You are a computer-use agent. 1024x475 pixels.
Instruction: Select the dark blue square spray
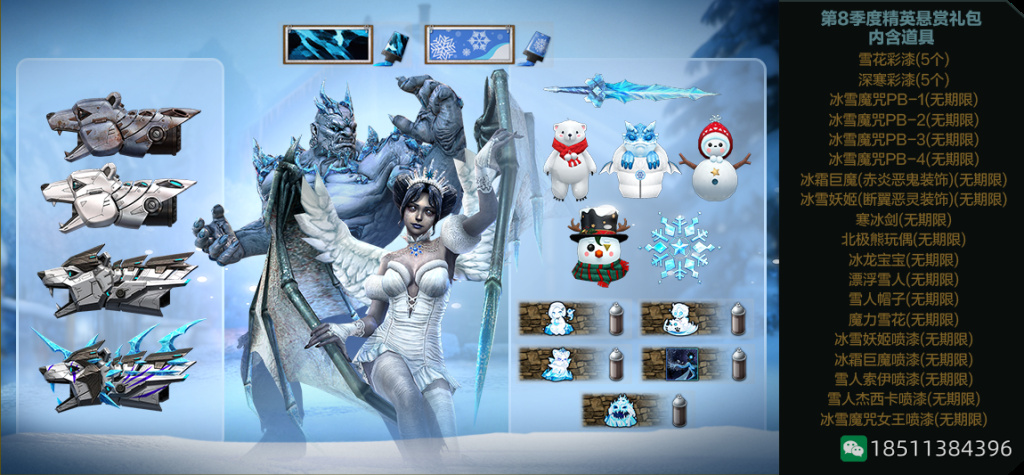(x=683, y=364)
